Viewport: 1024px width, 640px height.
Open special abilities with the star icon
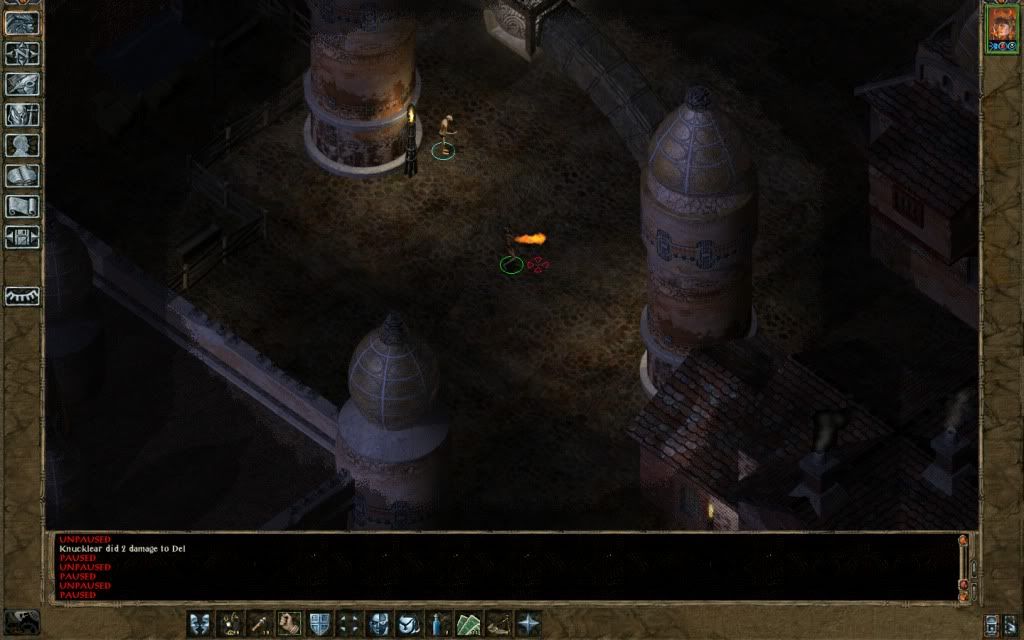tap(528, 623)
